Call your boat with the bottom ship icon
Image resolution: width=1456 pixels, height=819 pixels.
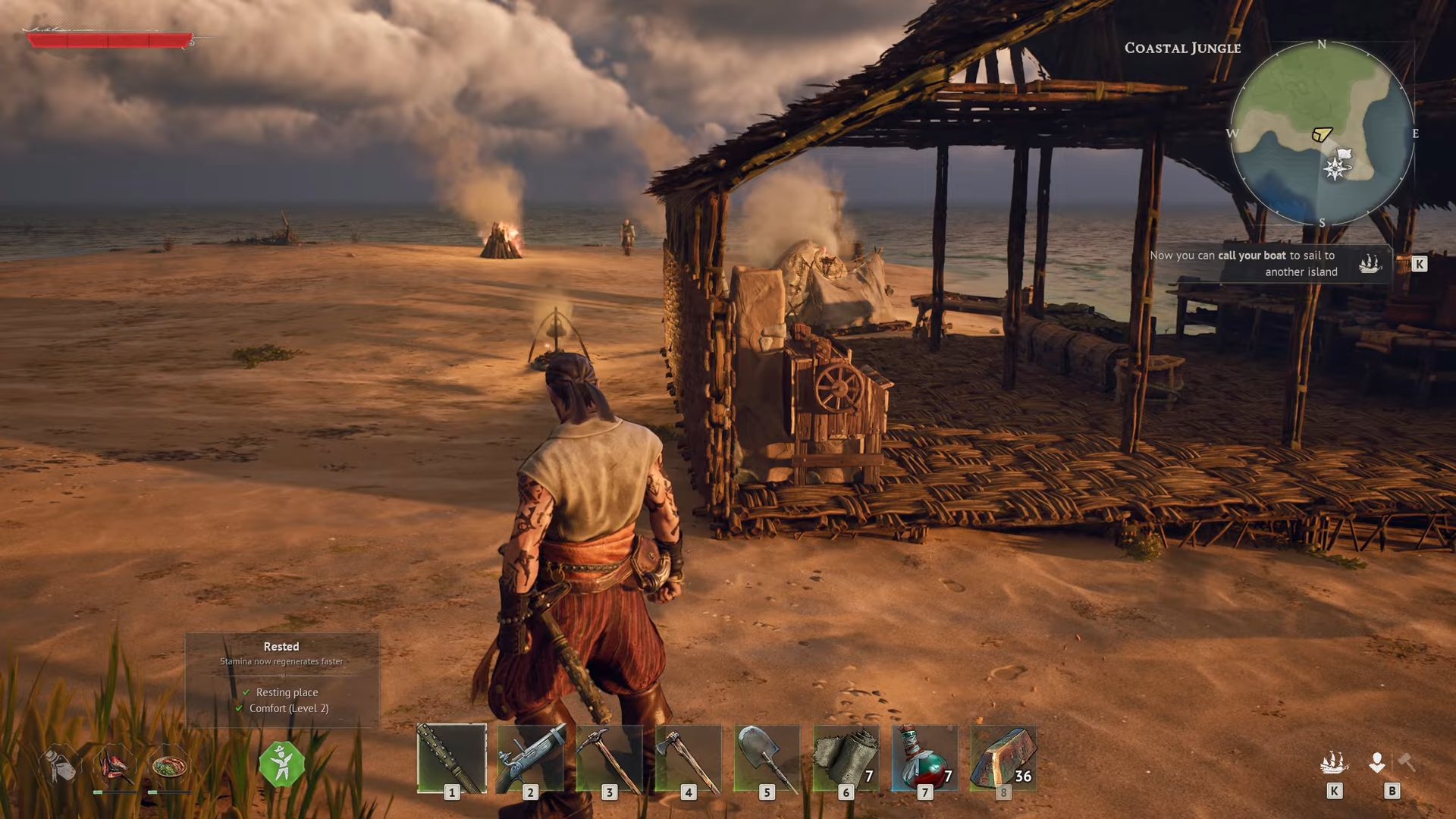[x=1334, y=762]
